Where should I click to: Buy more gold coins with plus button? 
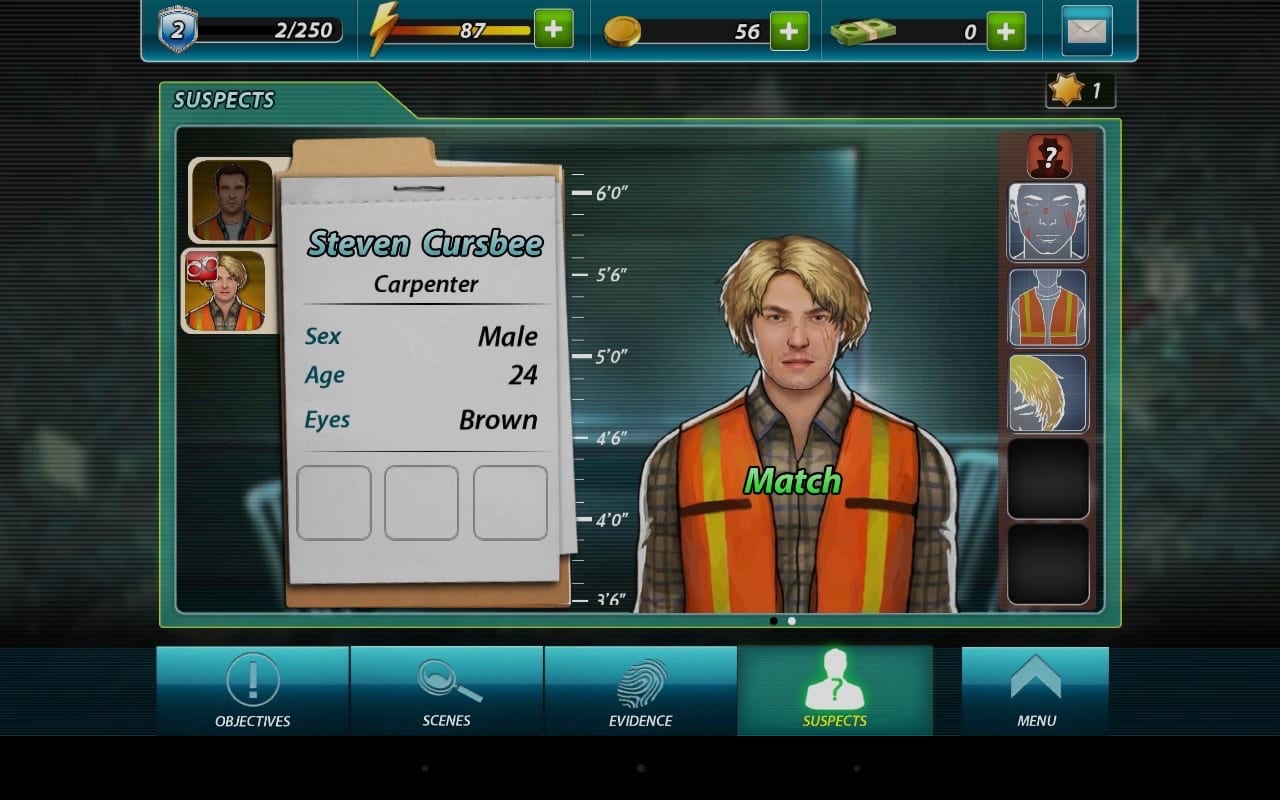point(789,31)
